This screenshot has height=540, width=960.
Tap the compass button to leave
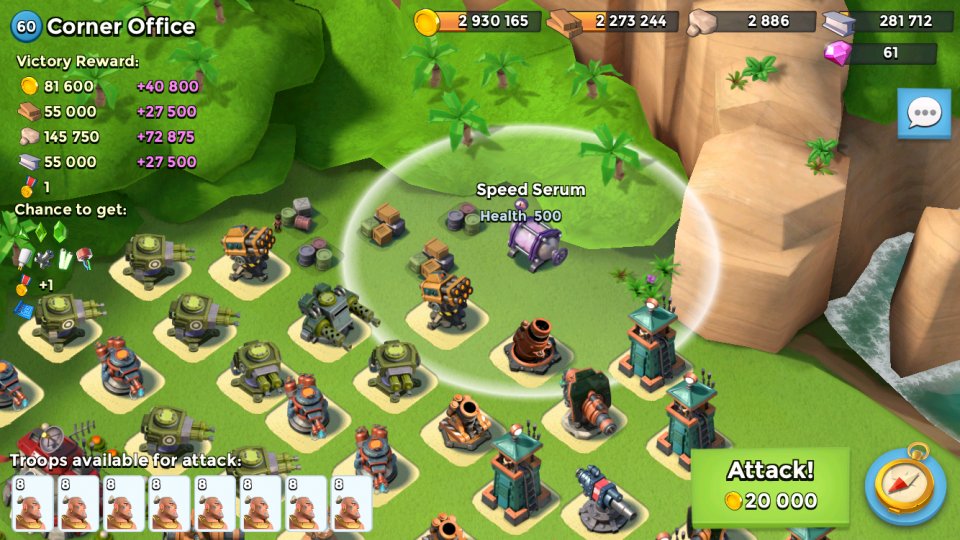905,486
